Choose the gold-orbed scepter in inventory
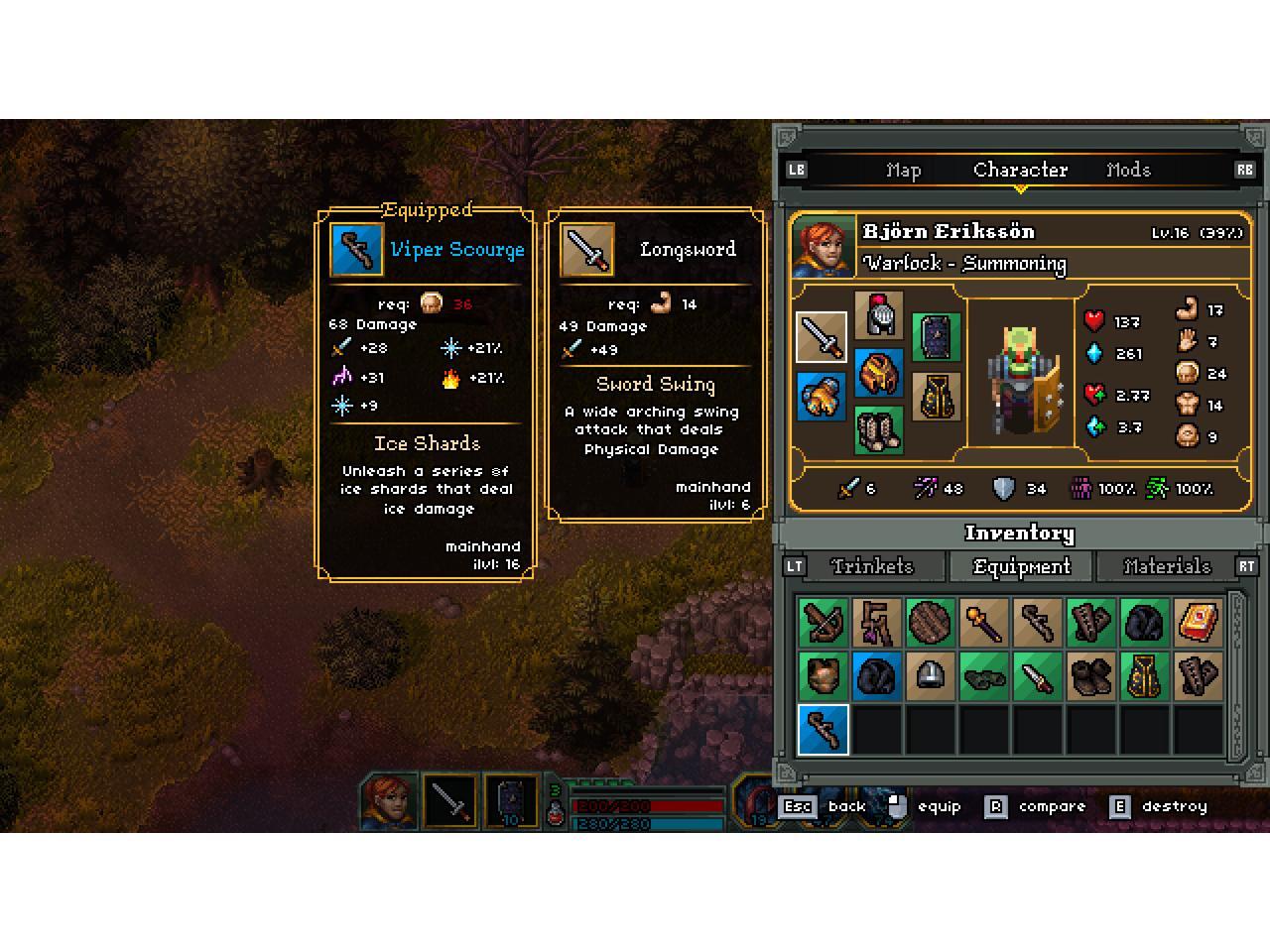This screenshot has width=1270, height=952. click(983, 623)
